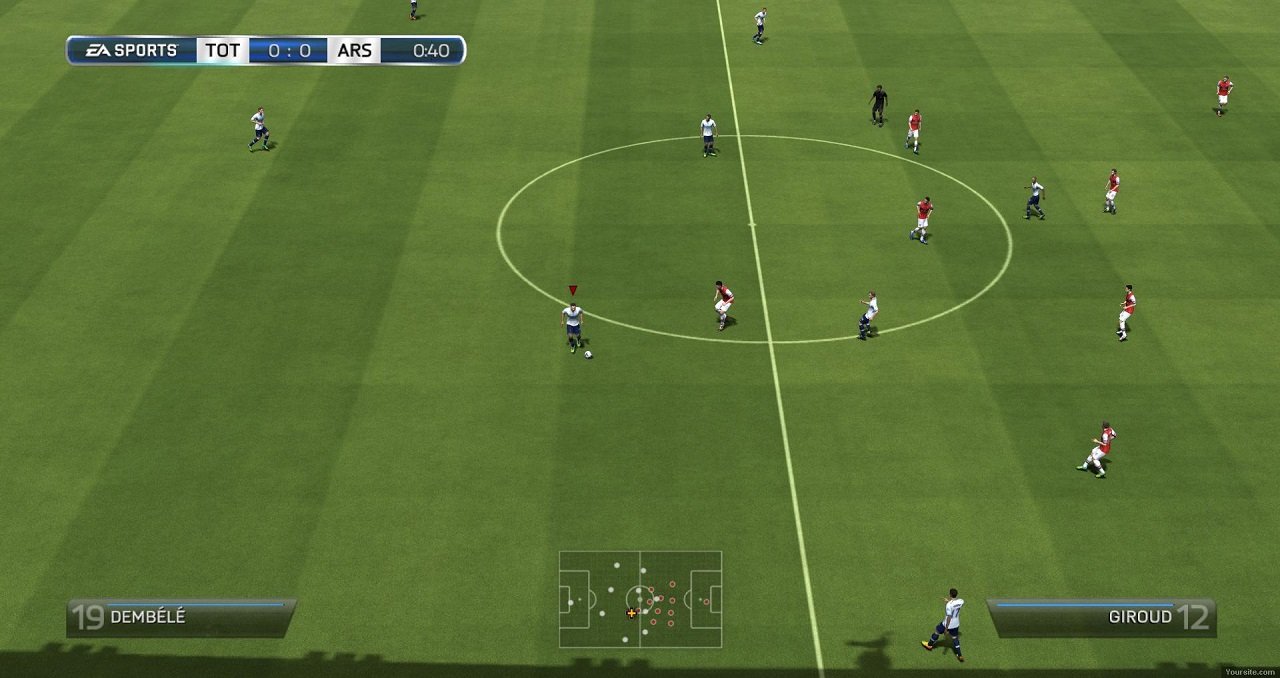
Task: Click the pitch radar minimap
Action: click(640, 599)
